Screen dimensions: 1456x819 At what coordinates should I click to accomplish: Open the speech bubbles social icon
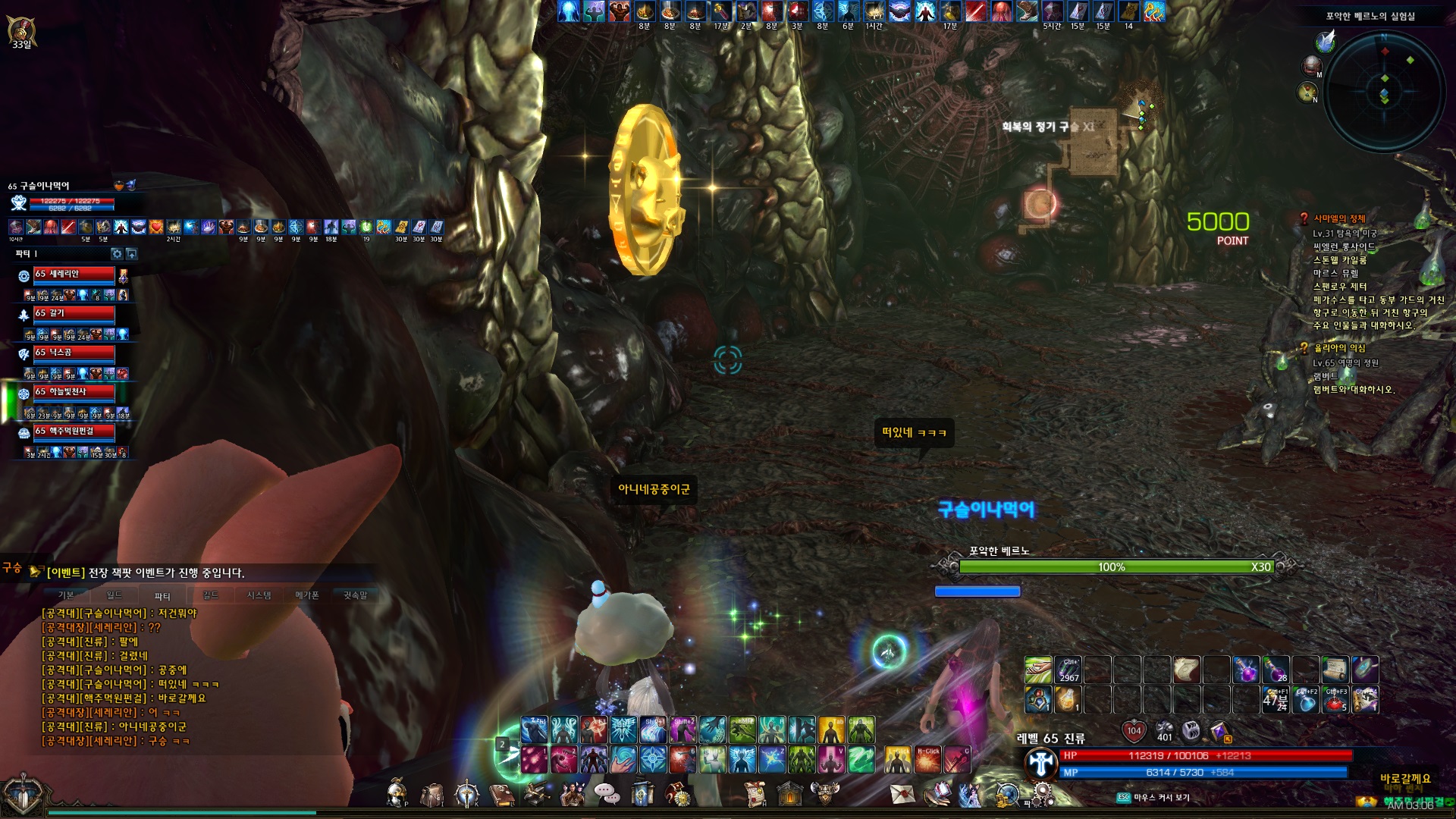(607, 794)
